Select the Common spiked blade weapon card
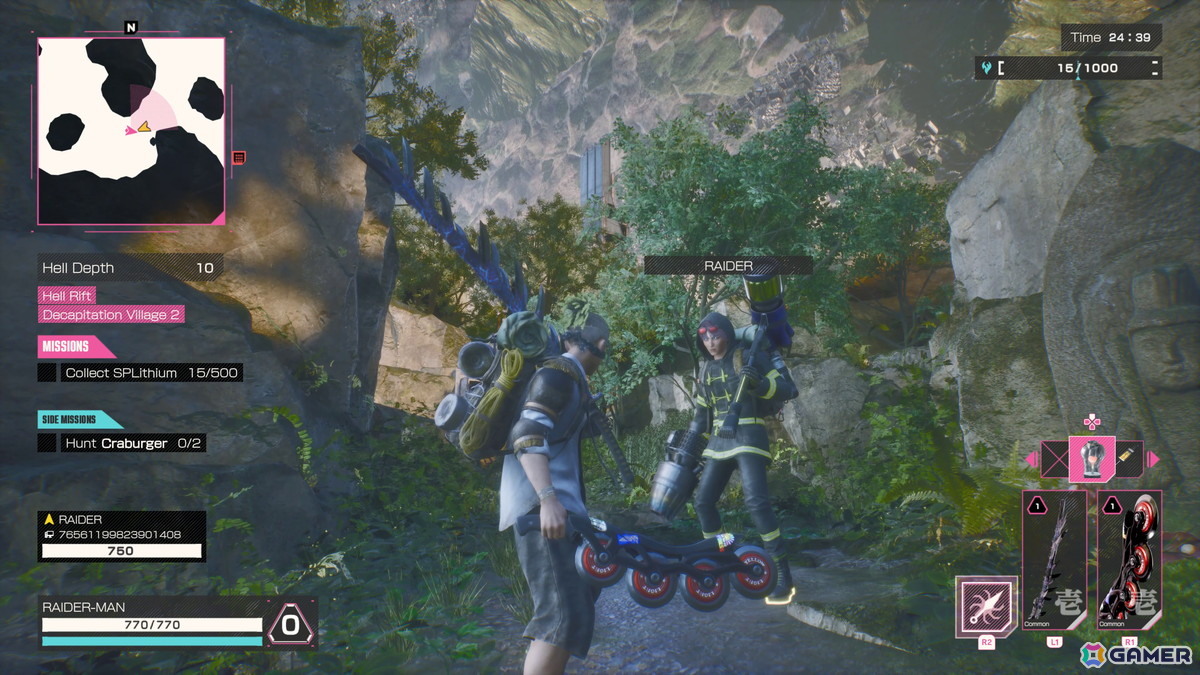The height and width of the screenshot is (675, 1200). 1054,558
